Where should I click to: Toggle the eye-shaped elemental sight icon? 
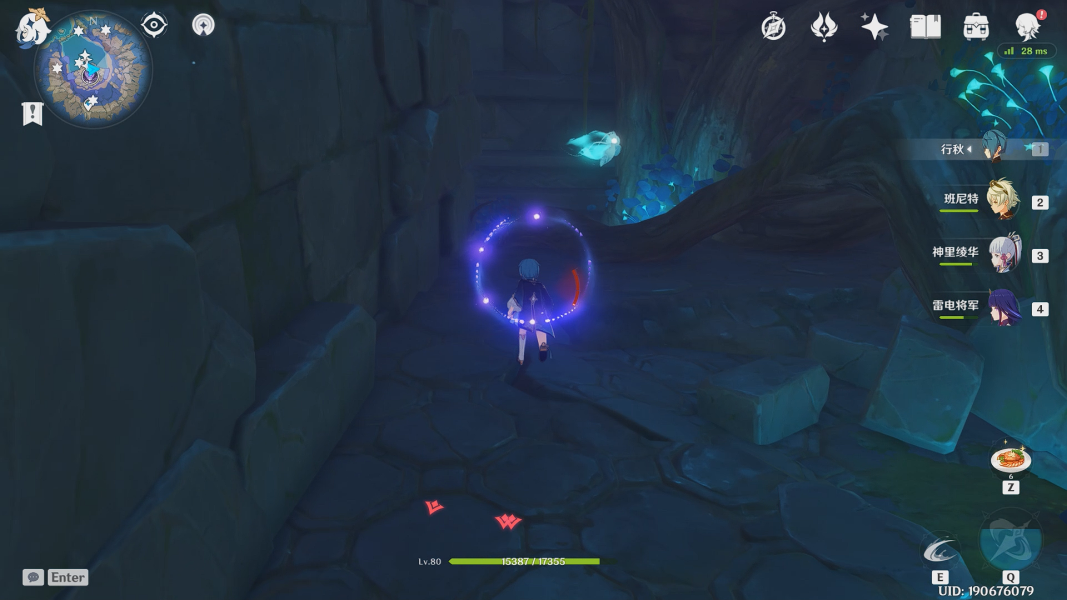pos(154,25)
